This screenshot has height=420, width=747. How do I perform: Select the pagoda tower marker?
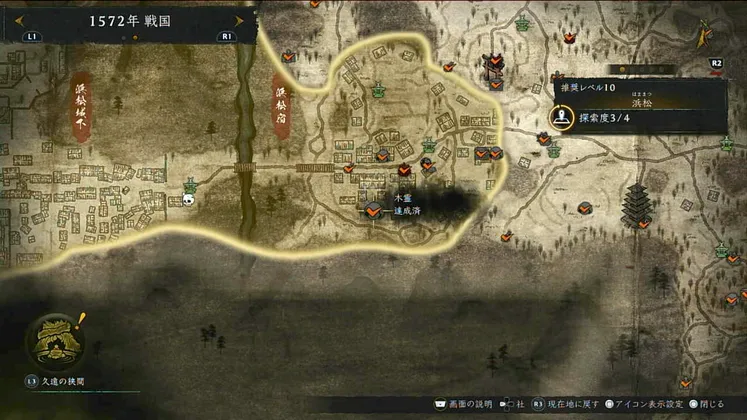point(635,205)
